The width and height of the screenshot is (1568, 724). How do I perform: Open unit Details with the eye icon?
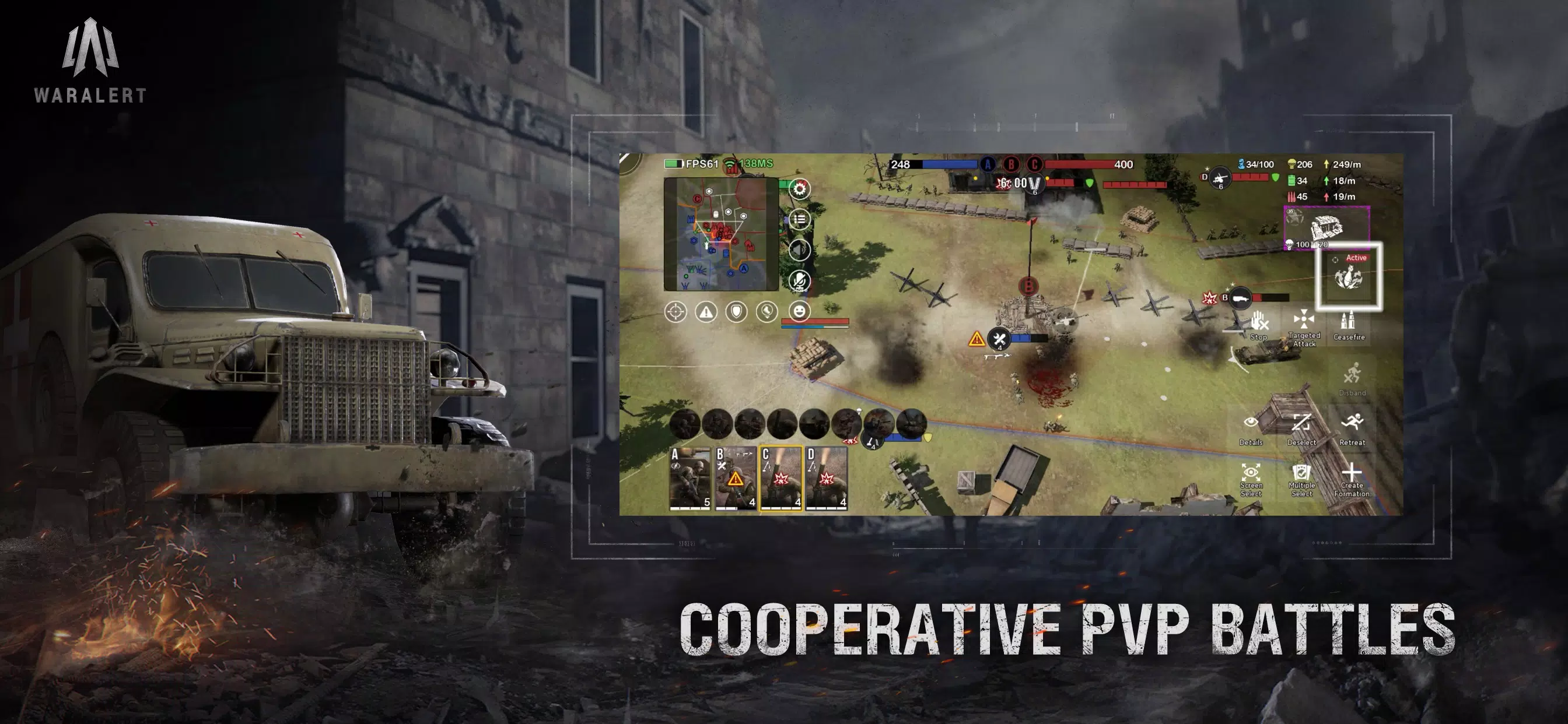[x=1251, y=422]
